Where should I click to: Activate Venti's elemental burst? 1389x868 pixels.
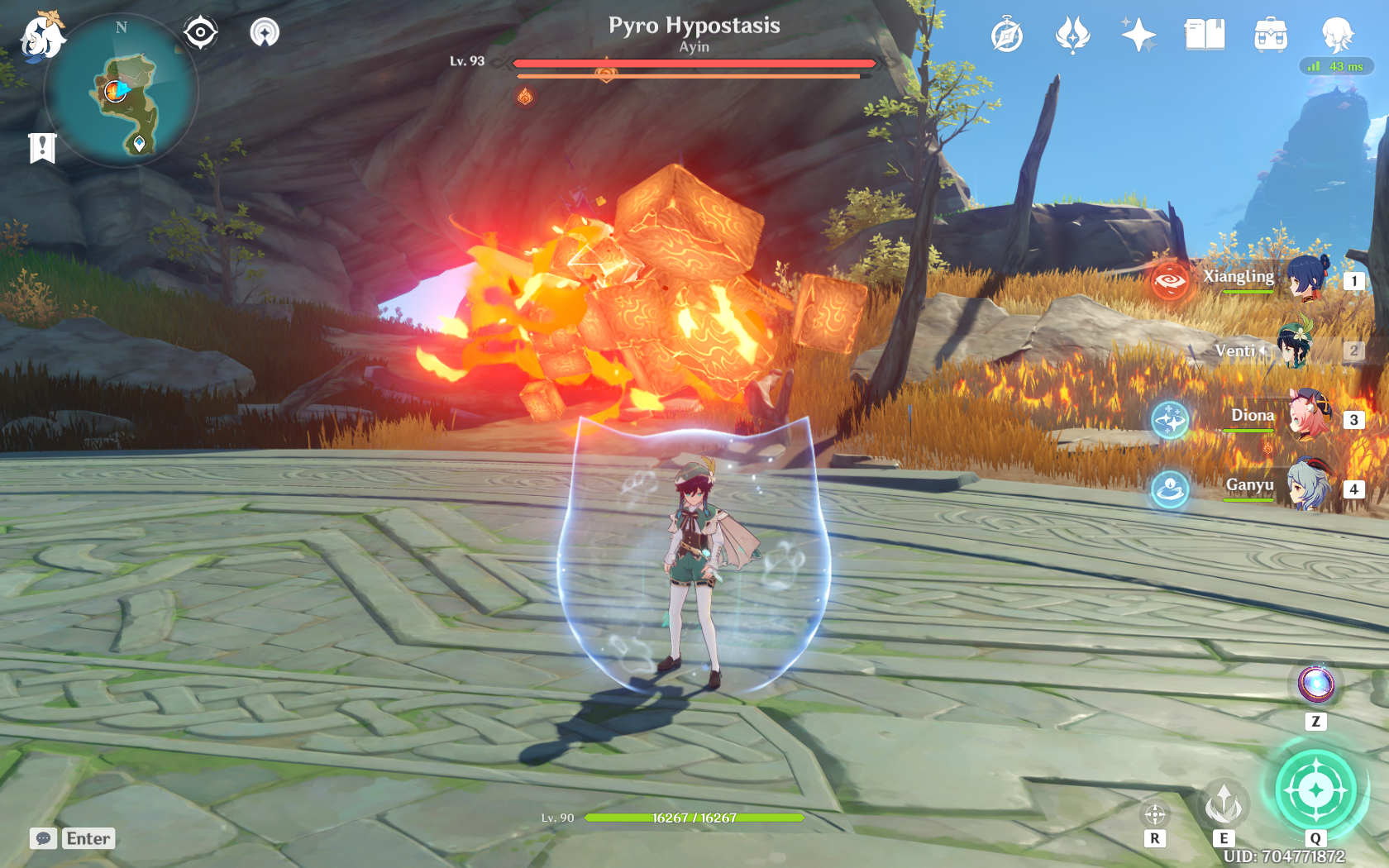(x=1315, y=790)
